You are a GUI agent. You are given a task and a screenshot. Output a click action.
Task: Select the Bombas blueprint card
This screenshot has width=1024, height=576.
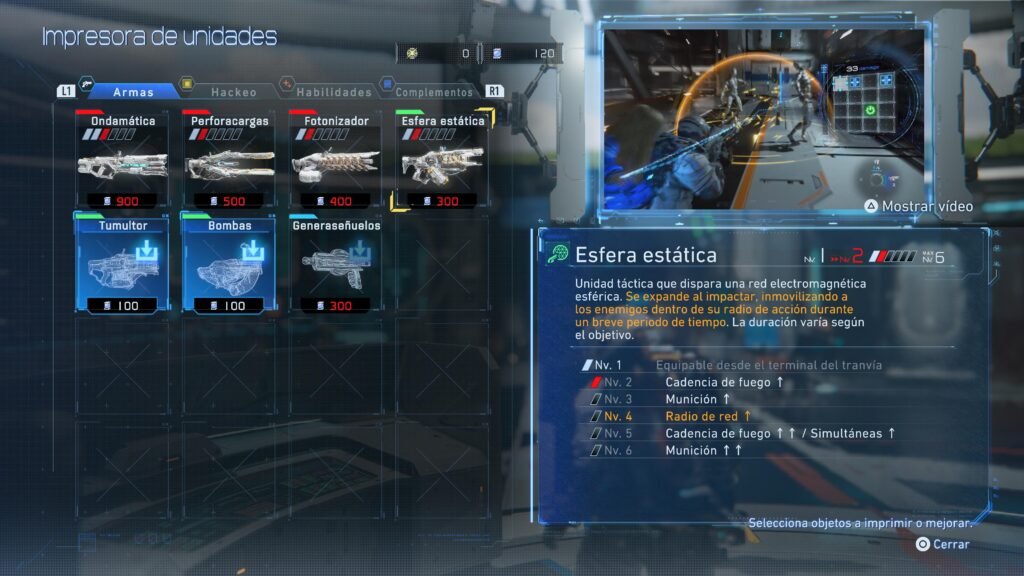click(x=229, y=265)
